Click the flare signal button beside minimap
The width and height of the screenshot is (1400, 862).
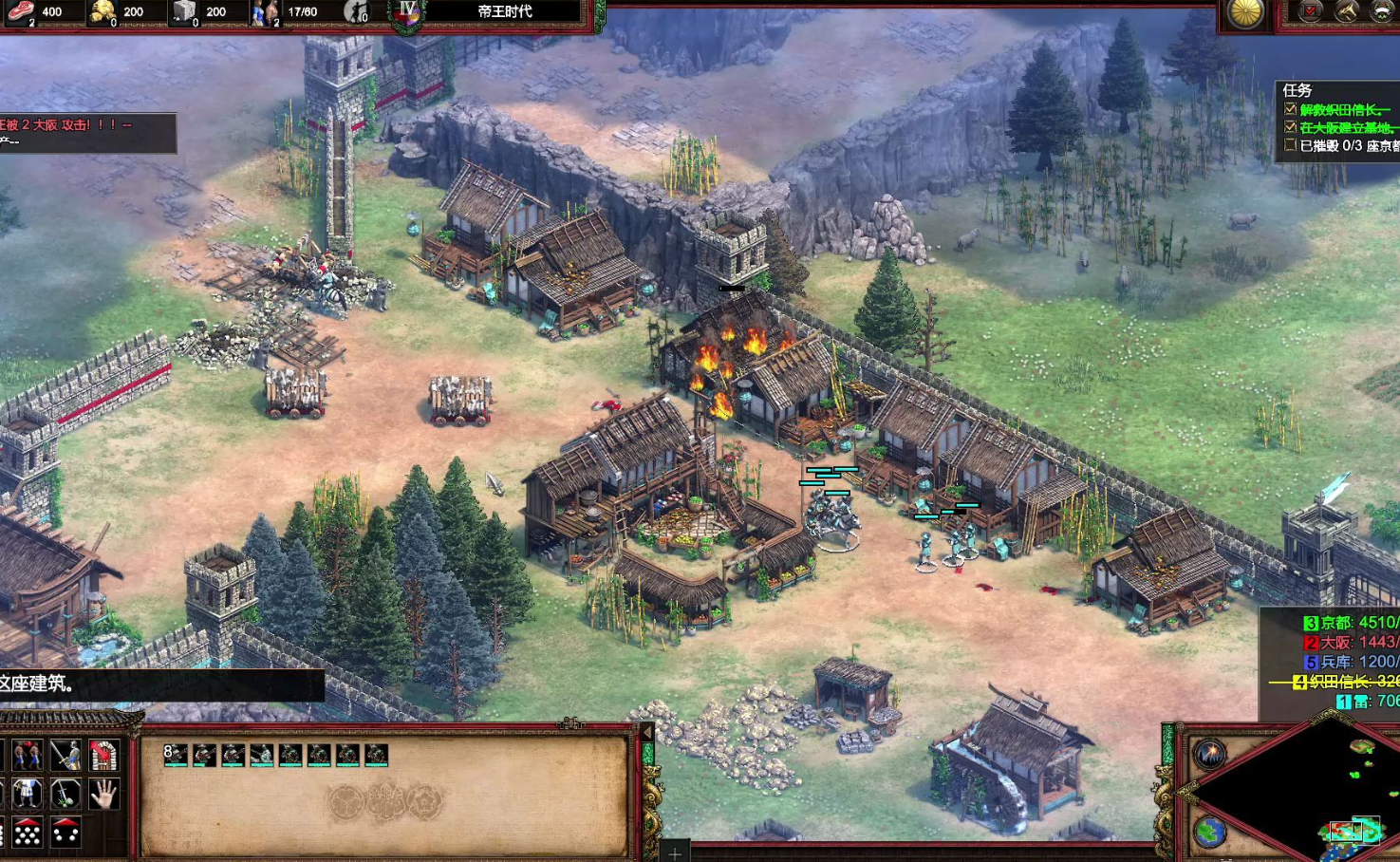pos(1210,754)
